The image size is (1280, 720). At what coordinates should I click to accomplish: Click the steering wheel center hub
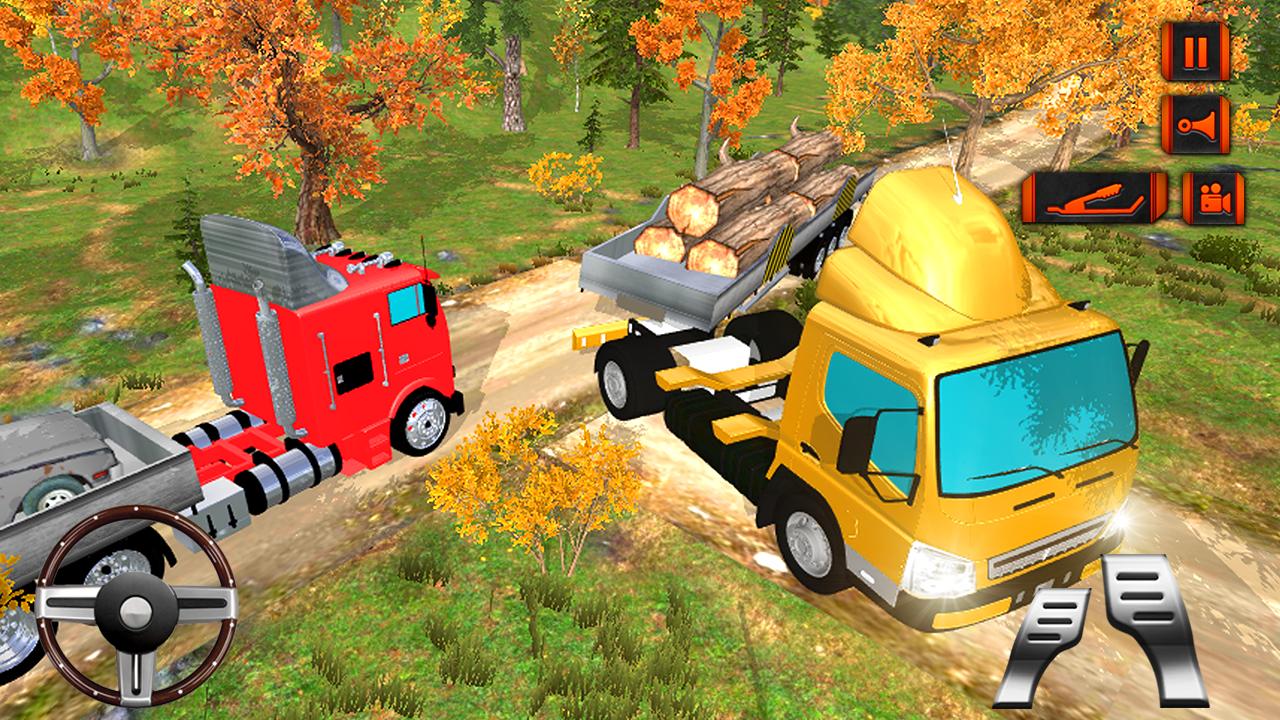[x=135, y=608]
